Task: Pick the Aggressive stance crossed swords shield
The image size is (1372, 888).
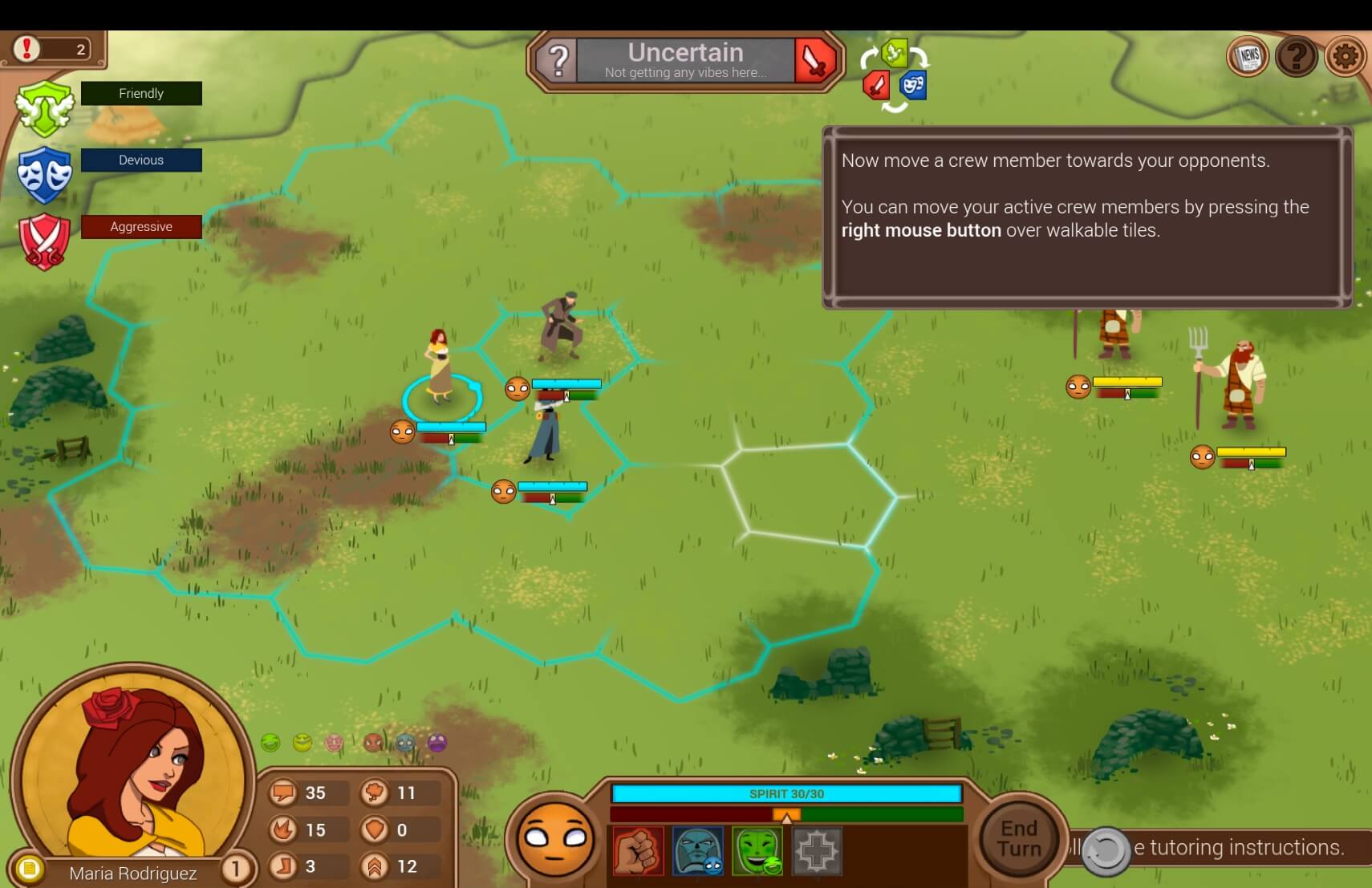Action: coord(45,240)
